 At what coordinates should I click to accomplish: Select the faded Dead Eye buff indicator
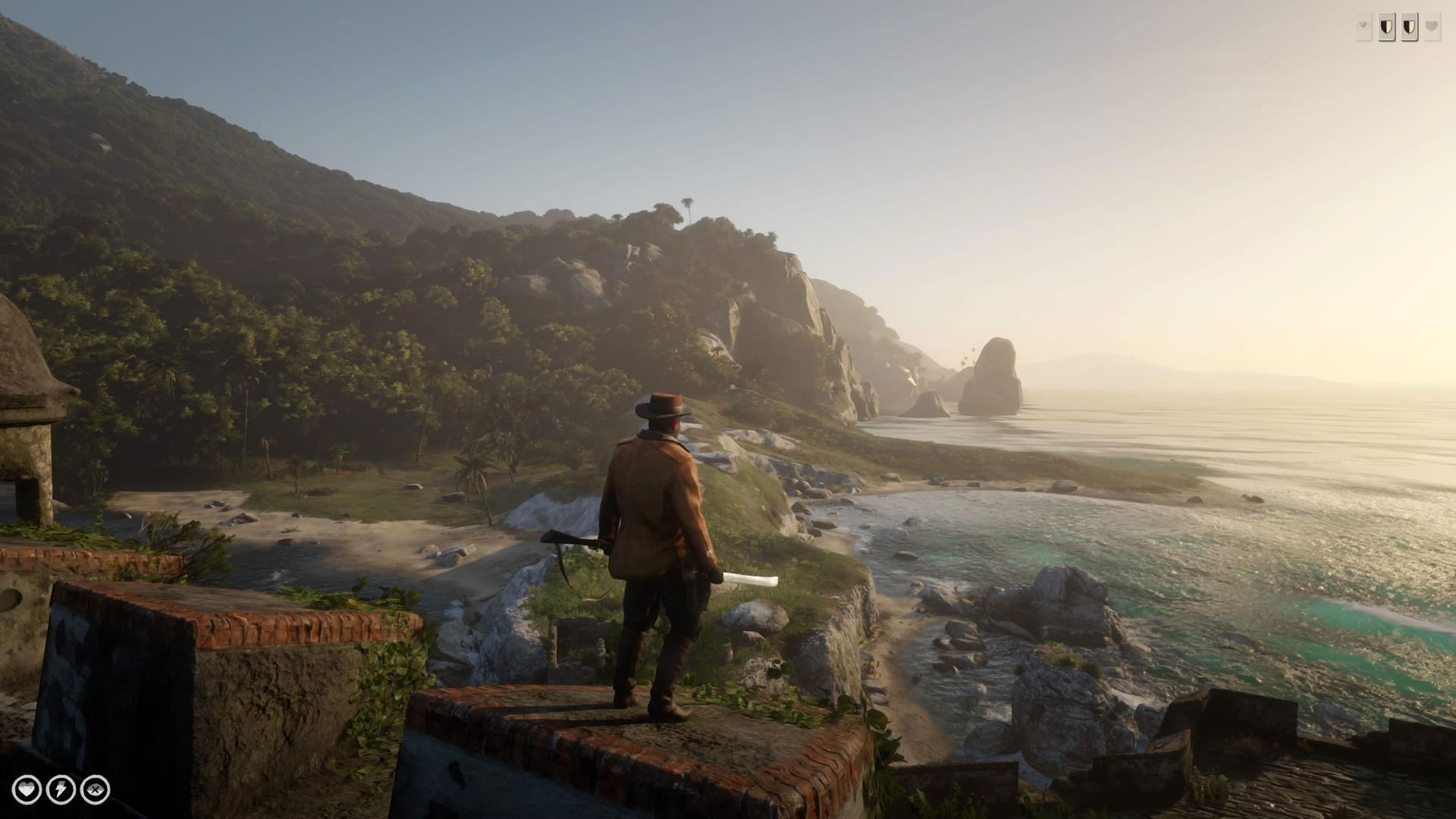(x=1363, y=25)
